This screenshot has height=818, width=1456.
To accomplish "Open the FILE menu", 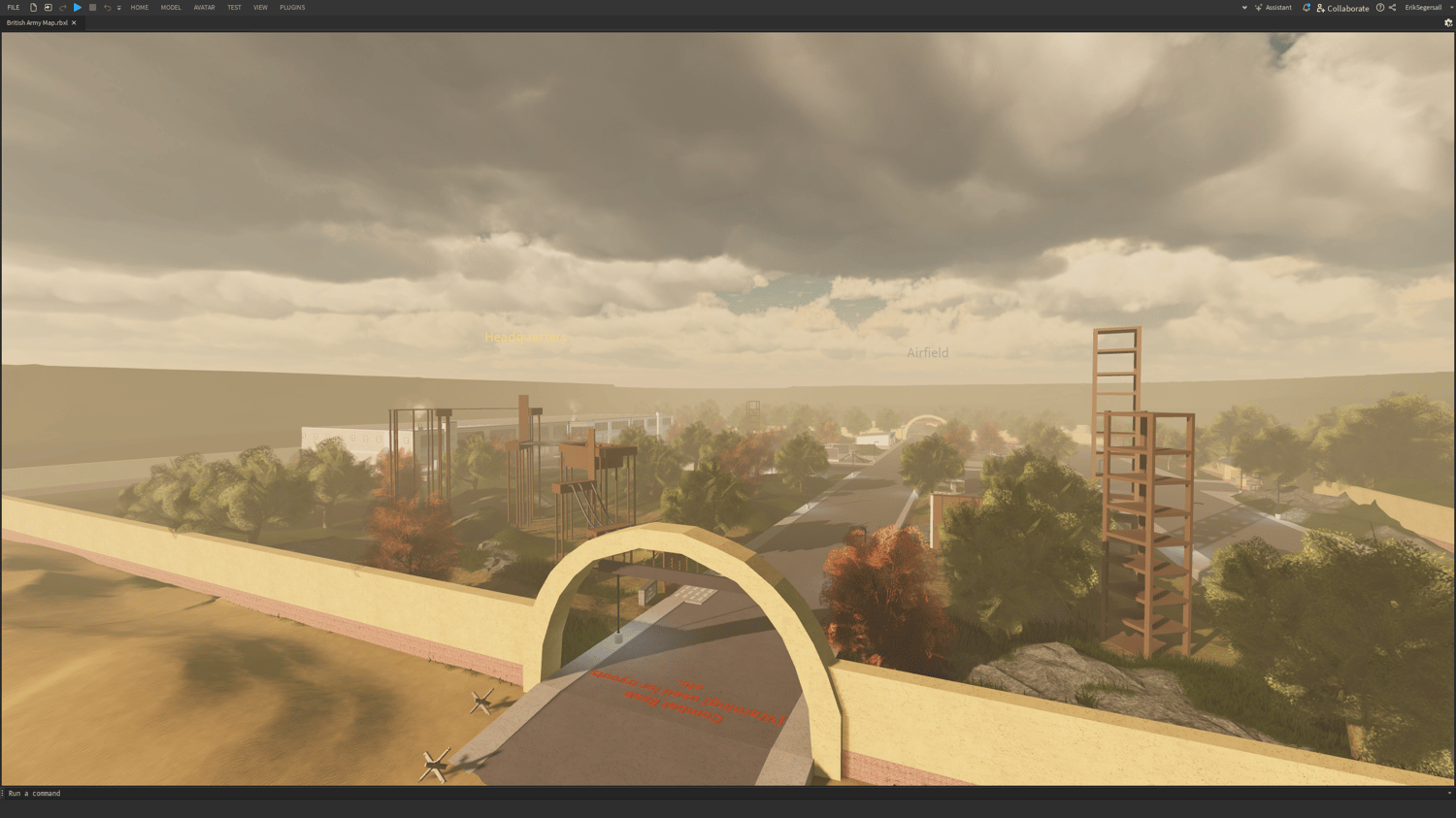I will (14, 7).
